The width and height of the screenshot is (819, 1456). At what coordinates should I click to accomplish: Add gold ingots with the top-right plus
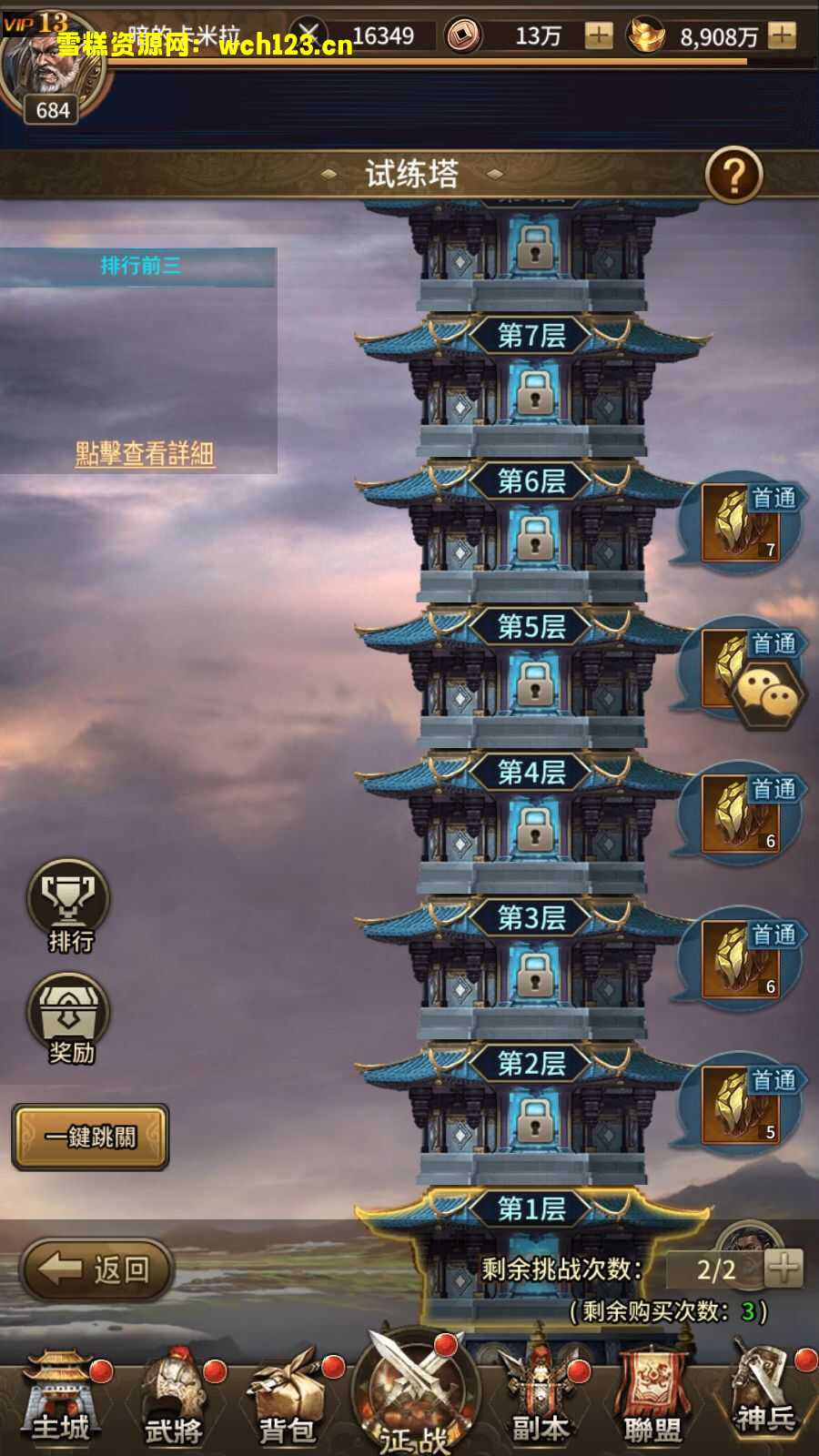782,36
